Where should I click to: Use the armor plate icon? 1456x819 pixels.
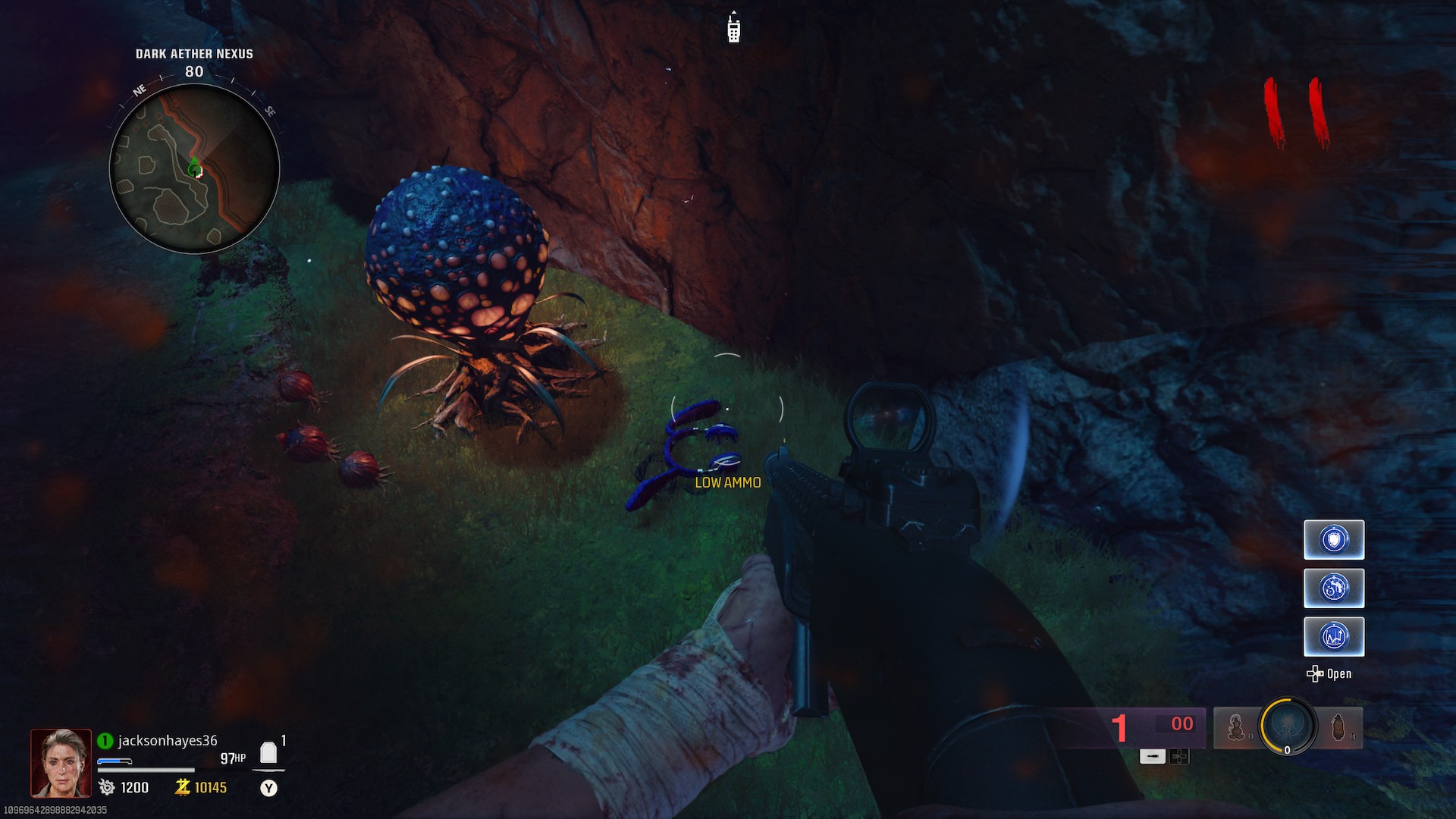(x=268, y=752)
